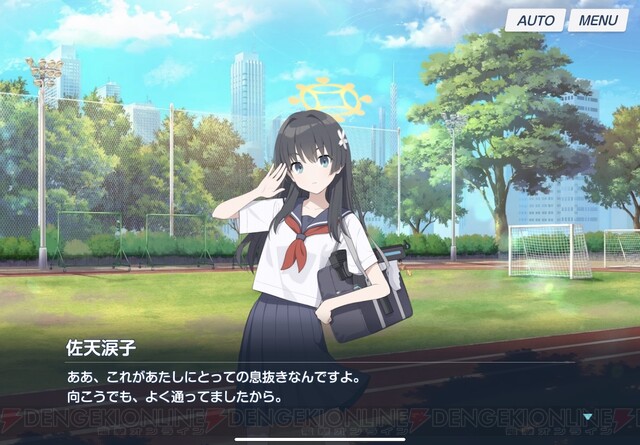Advance dialogue with the blue arrow indicator
The image size is (640, 445).
[x=589, y=415]
